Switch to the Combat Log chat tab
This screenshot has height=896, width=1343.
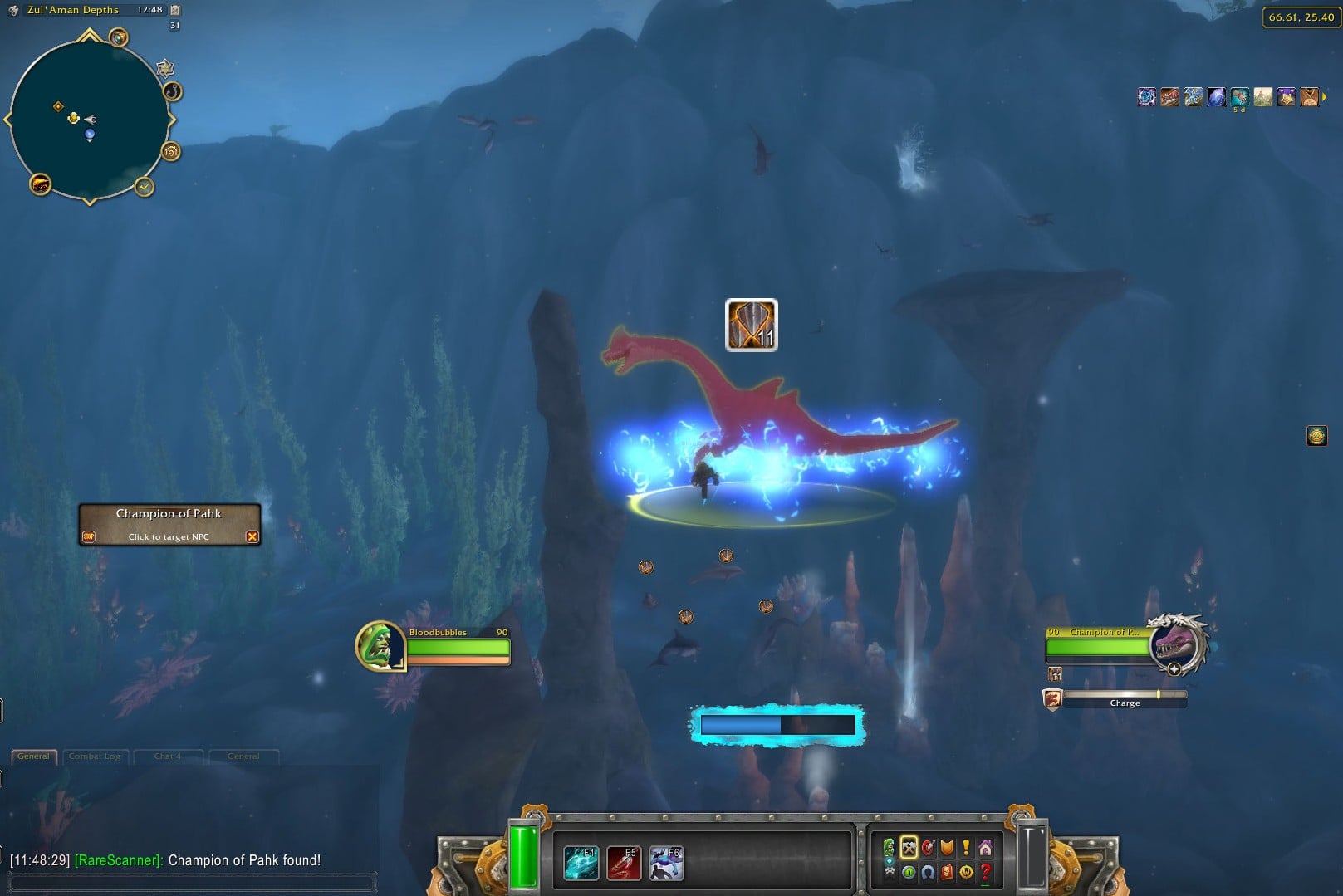click(x=94, y=756)
